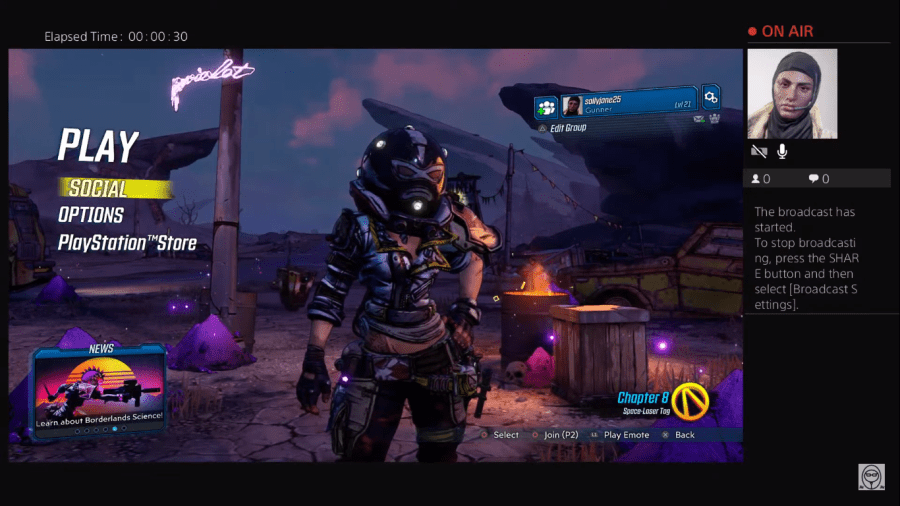Click the add-player group icon

[545, 106]
